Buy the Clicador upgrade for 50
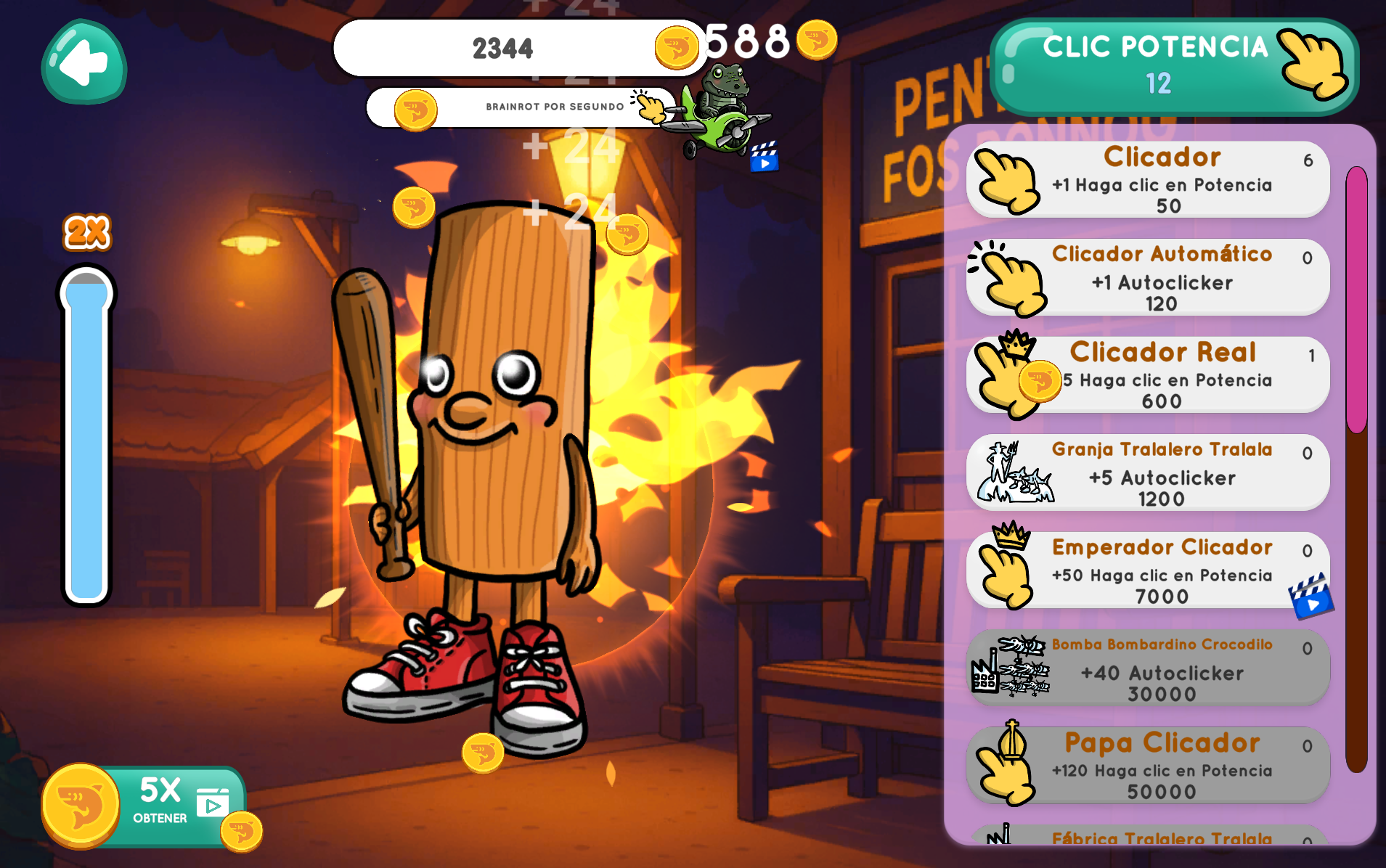The image size is (1386, 868). pos(1148,179)
